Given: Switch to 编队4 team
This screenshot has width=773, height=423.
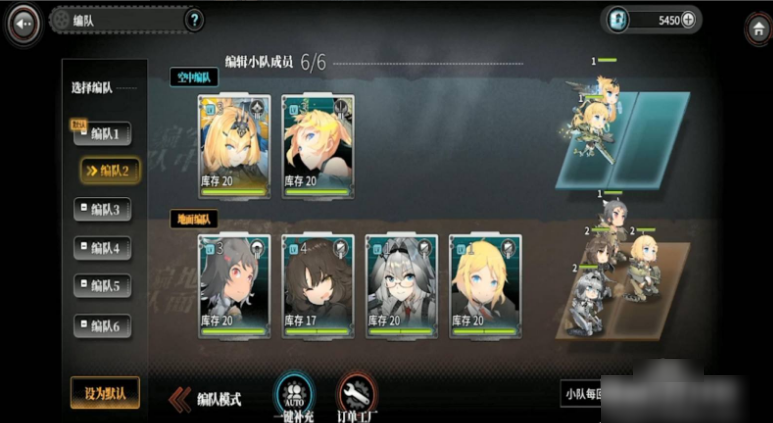Looking at the screenshot, I should (103, 247).
